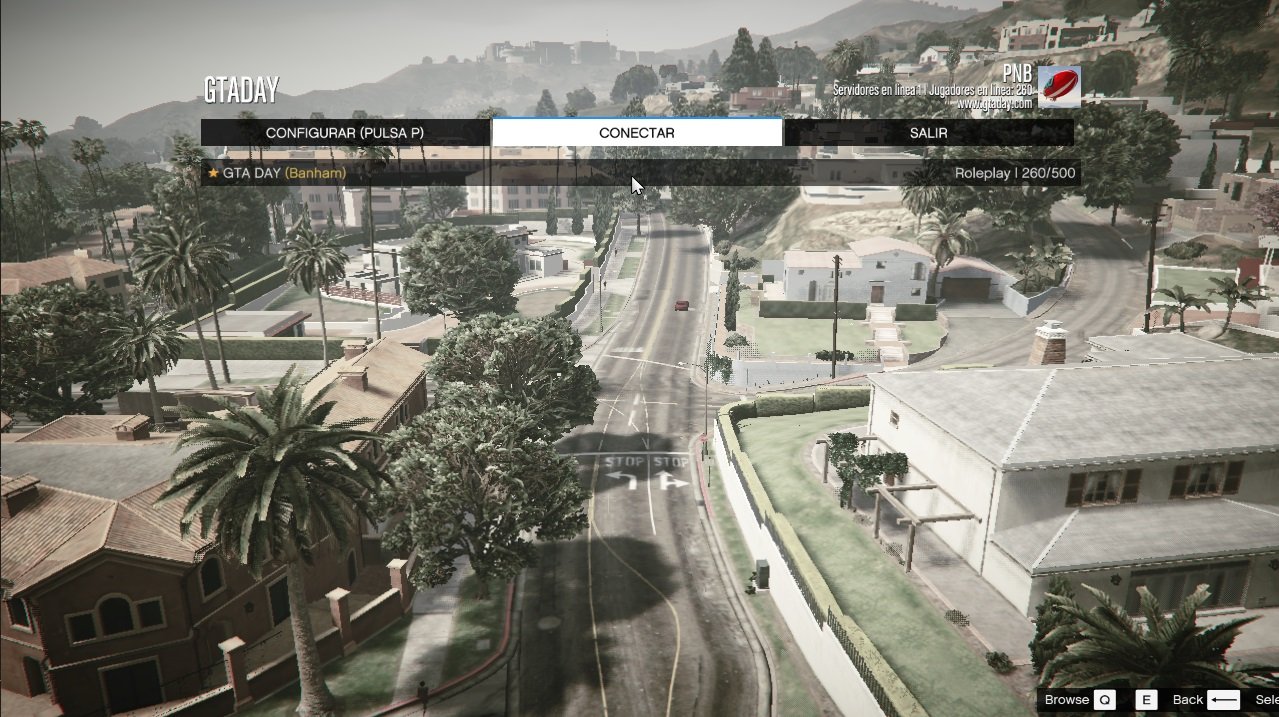Screen dimensions: 1279x717
Task: Click the PNB player avatar thumbnail
Action: 1058,87
